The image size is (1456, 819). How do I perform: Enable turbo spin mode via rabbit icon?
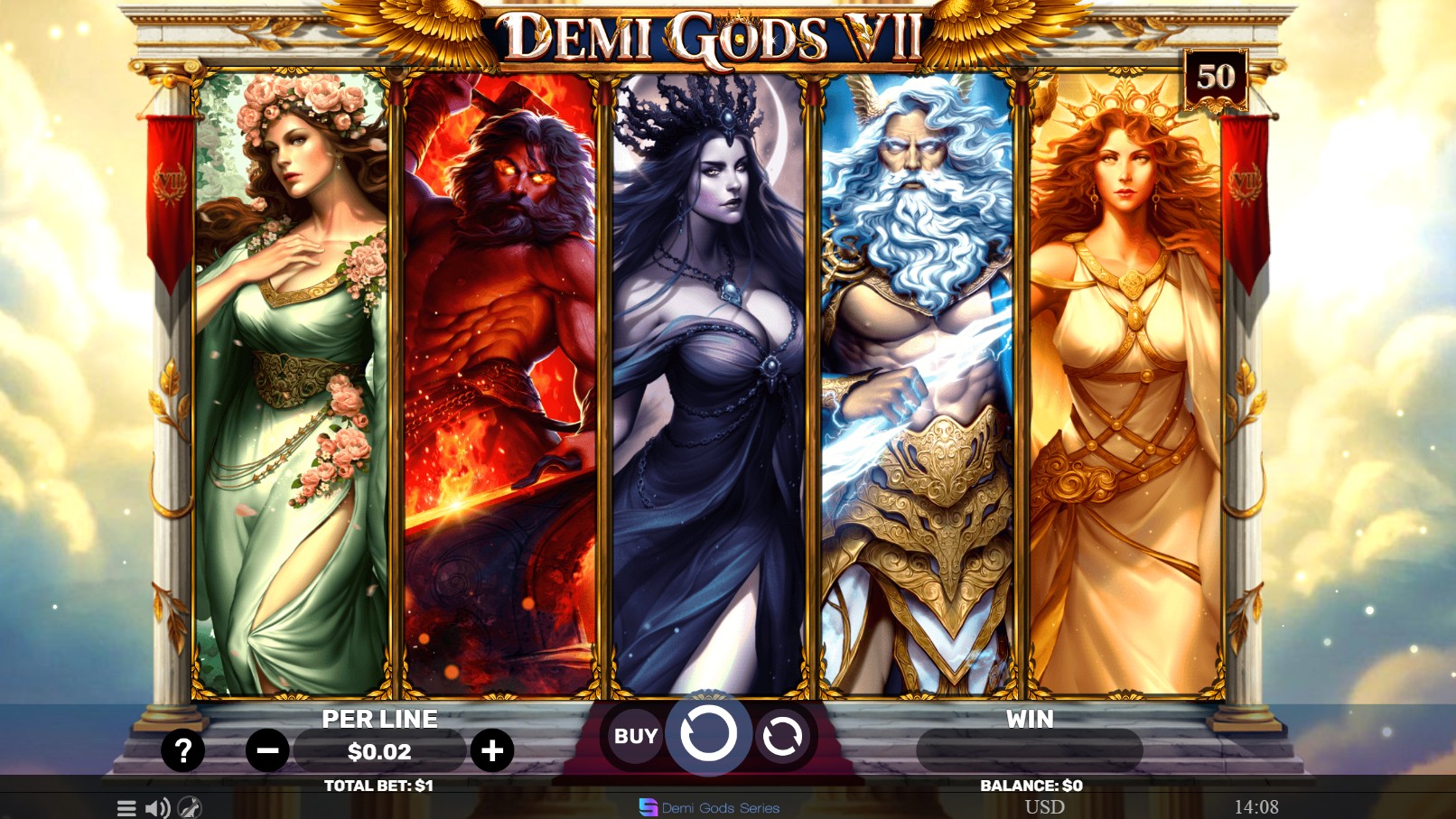tap(187, 809)
